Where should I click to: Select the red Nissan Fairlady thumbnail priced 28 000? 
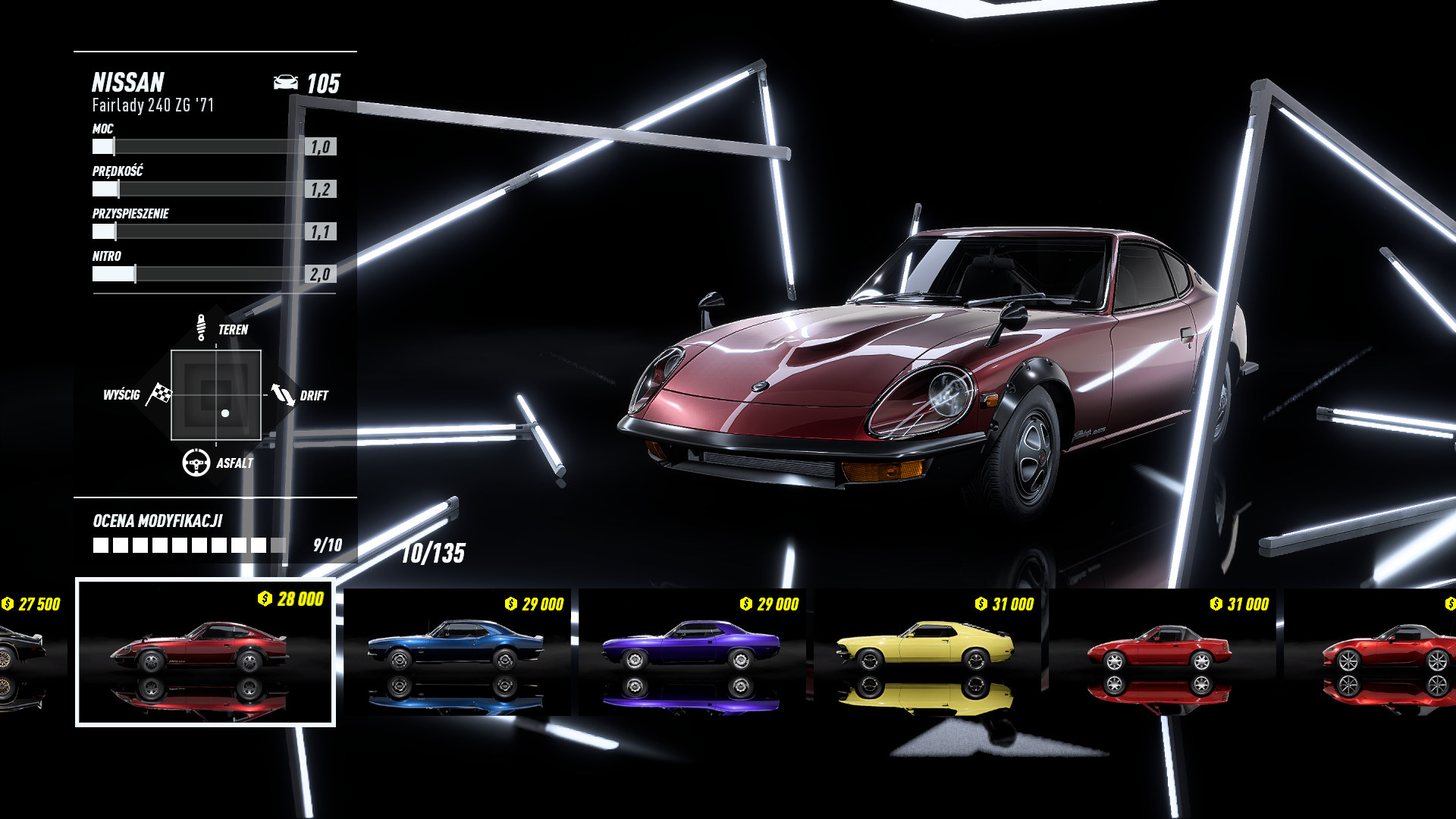pyautogui.click(x=205, y=652)
